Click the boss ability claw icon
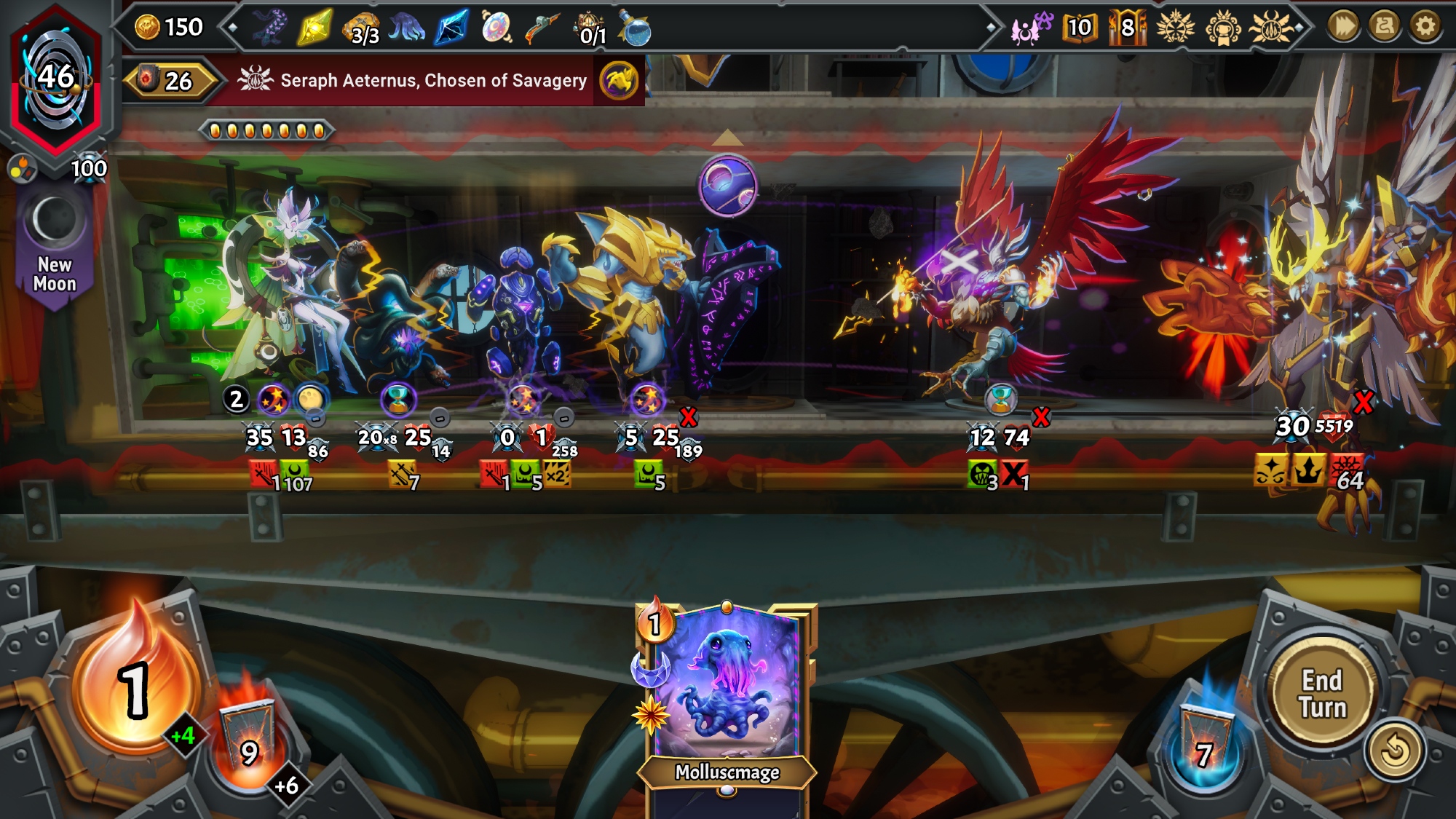Image resolution: width=1456 pixels, height=819 pixels. click(619, 80)
